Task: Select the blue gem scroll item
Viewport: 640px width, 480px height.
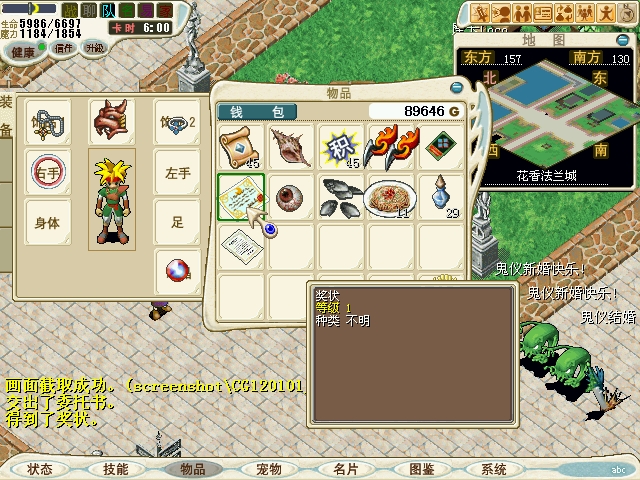Action: pyautogui.click(x=241, y=145)
